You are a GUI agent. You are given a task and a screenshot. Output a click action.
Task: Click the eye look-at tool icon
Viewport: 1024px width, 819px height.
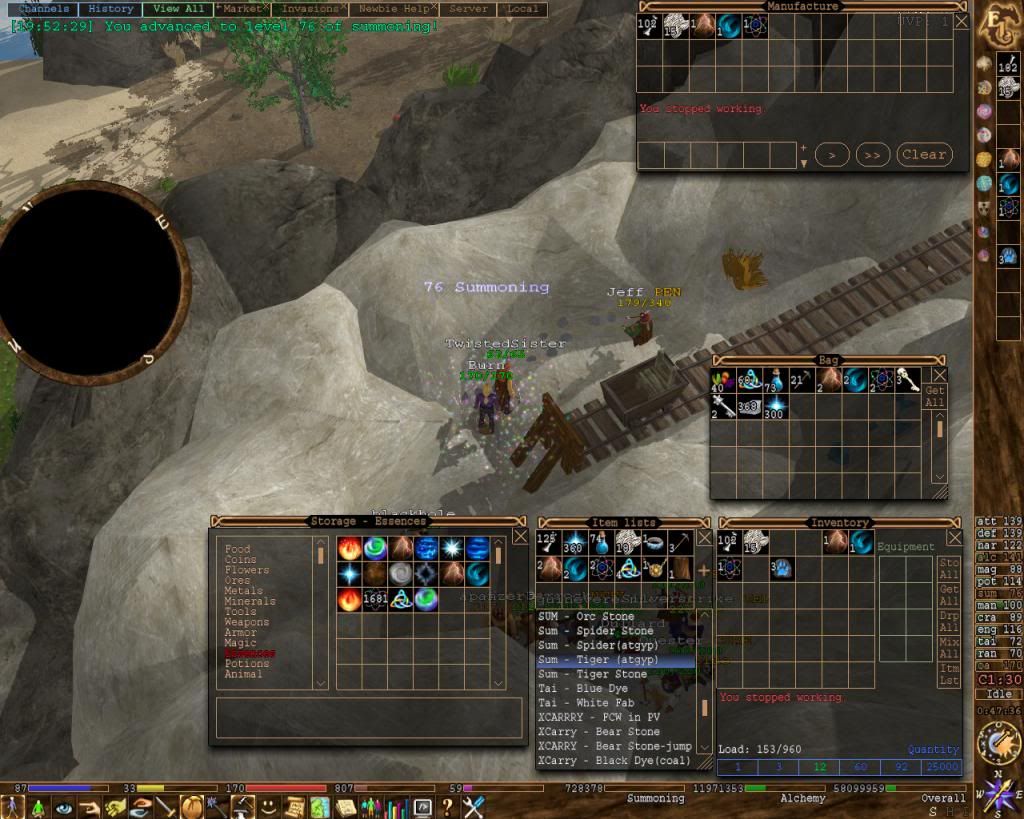tap(64, 806)
